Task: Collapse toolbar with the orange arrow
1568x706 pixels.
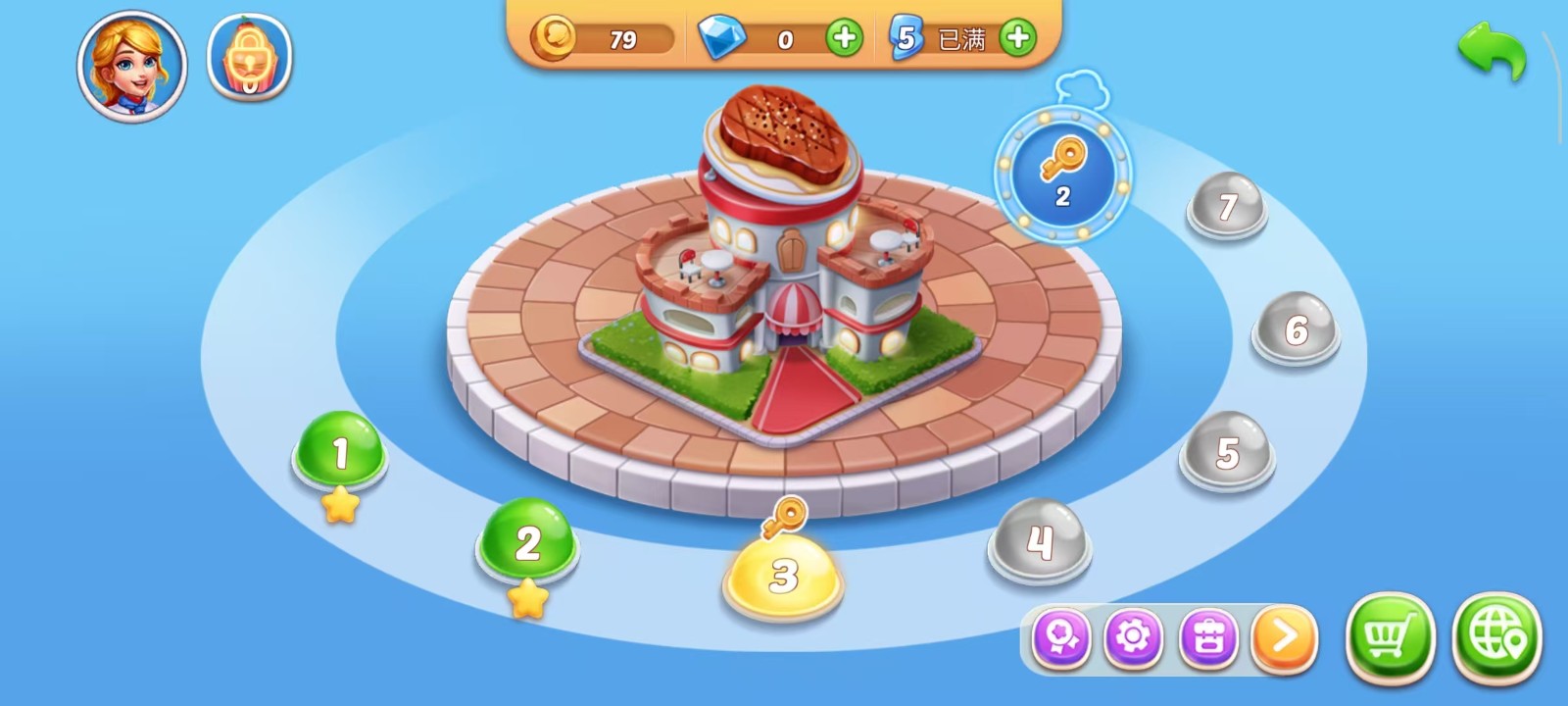Action: [1284, 638]
